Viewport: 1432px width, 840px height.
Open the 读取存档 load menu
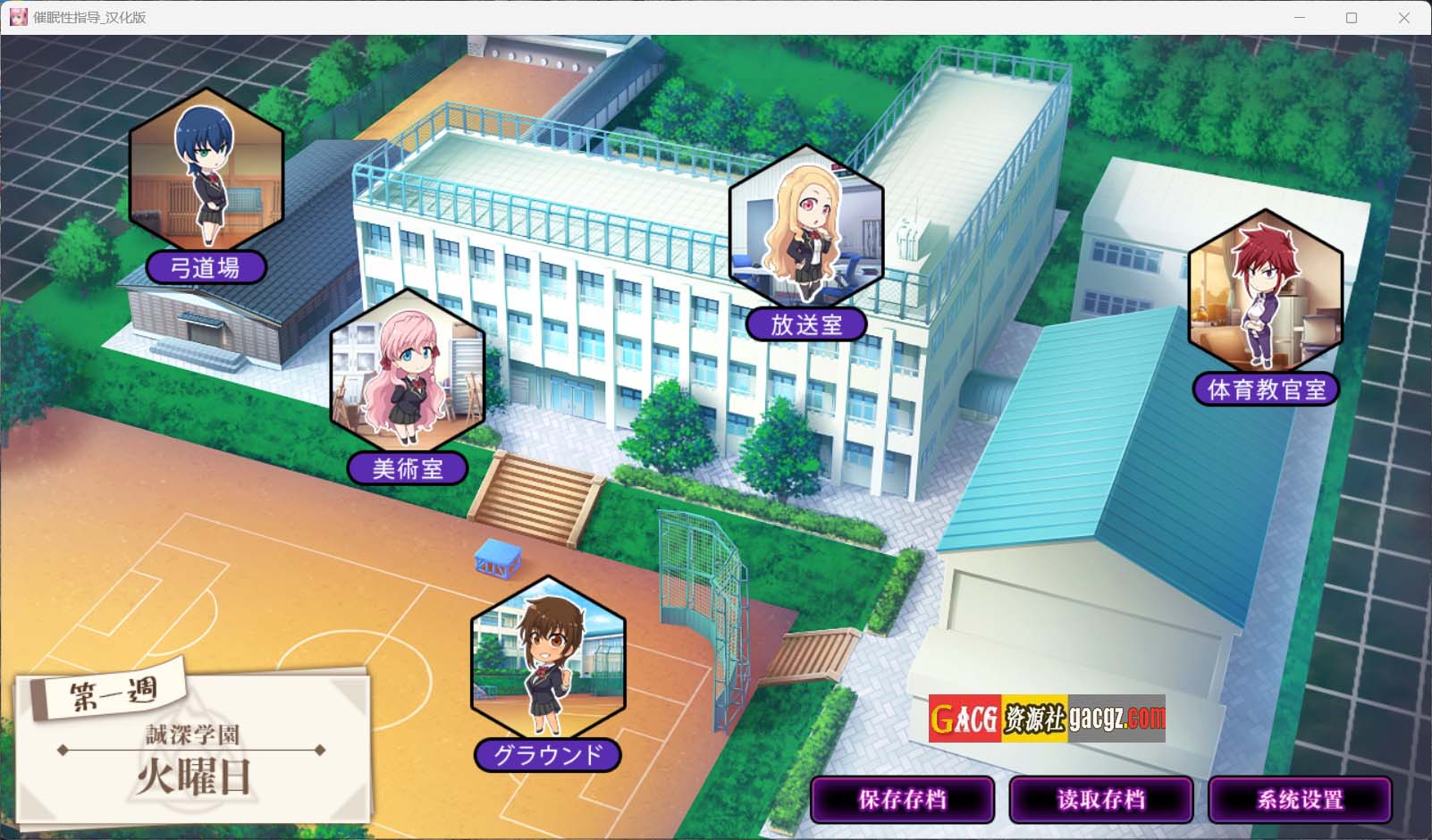click(x=1100, y=799)
